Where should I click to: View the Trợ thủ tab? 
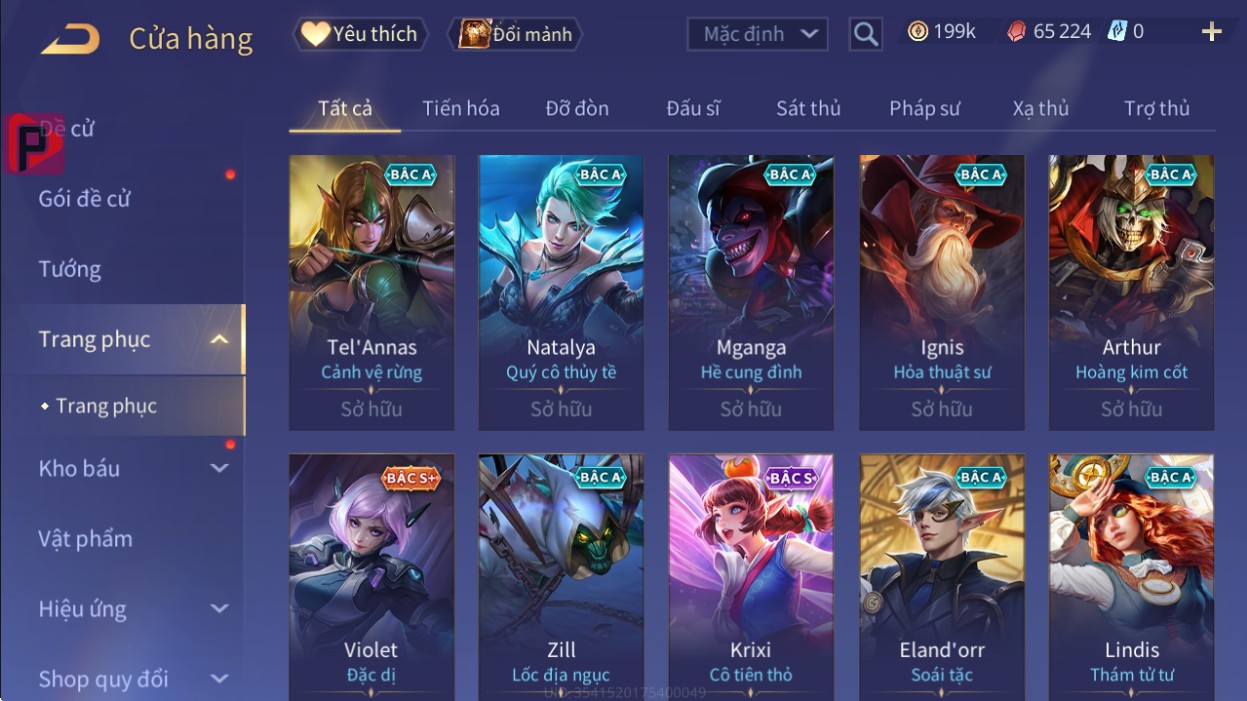(1156, 108)
